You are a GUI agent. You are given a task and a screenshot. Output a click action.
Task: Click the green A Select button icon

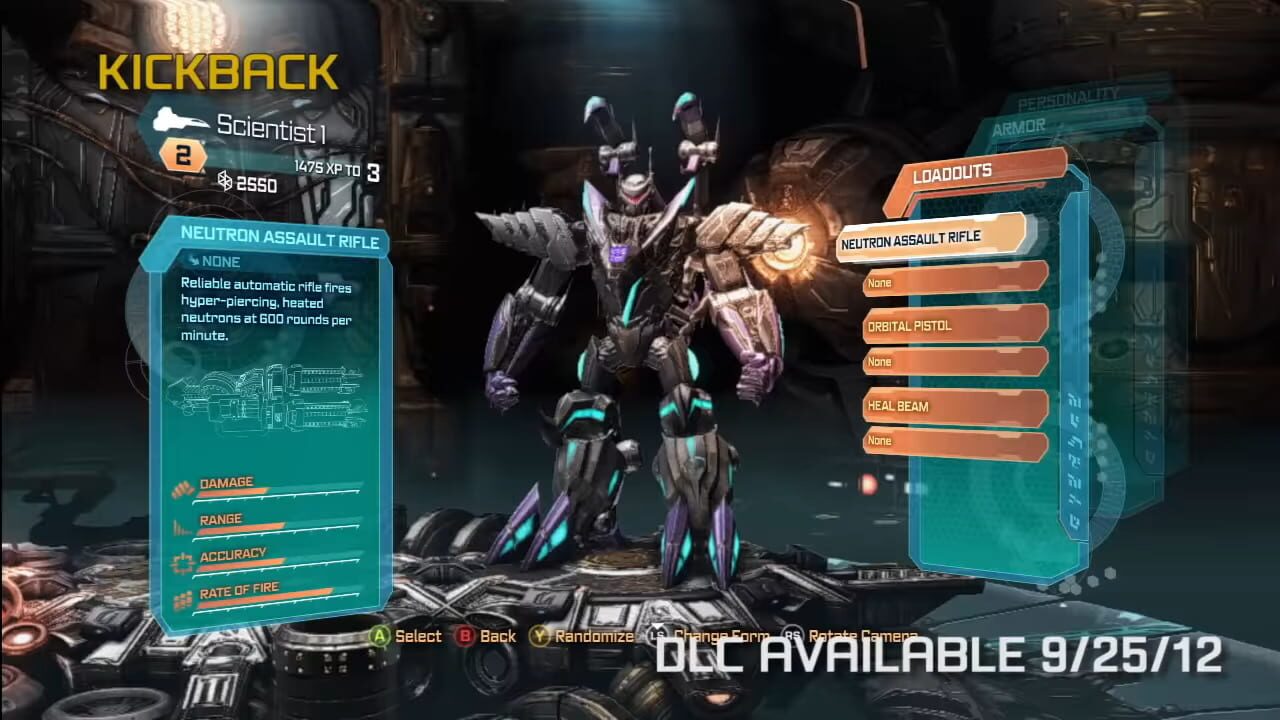pyautogui.click(x=379, y=636)
